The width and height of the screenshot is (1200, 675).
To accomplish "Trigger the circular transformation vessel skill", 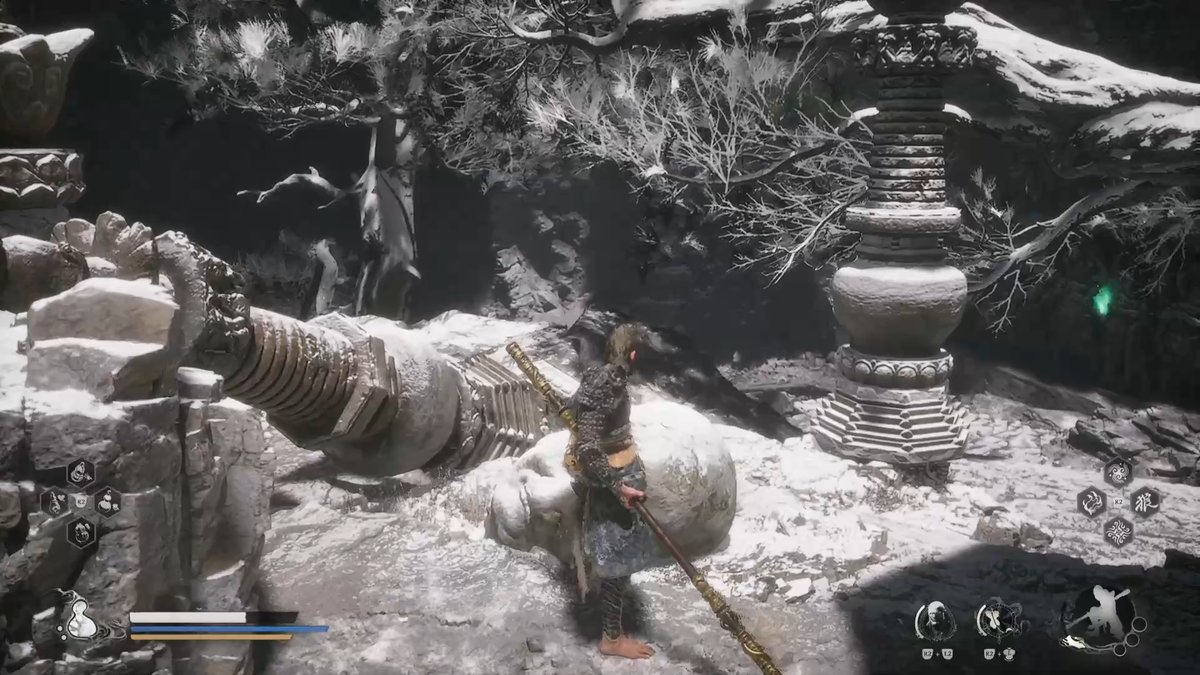I will 996,620.
